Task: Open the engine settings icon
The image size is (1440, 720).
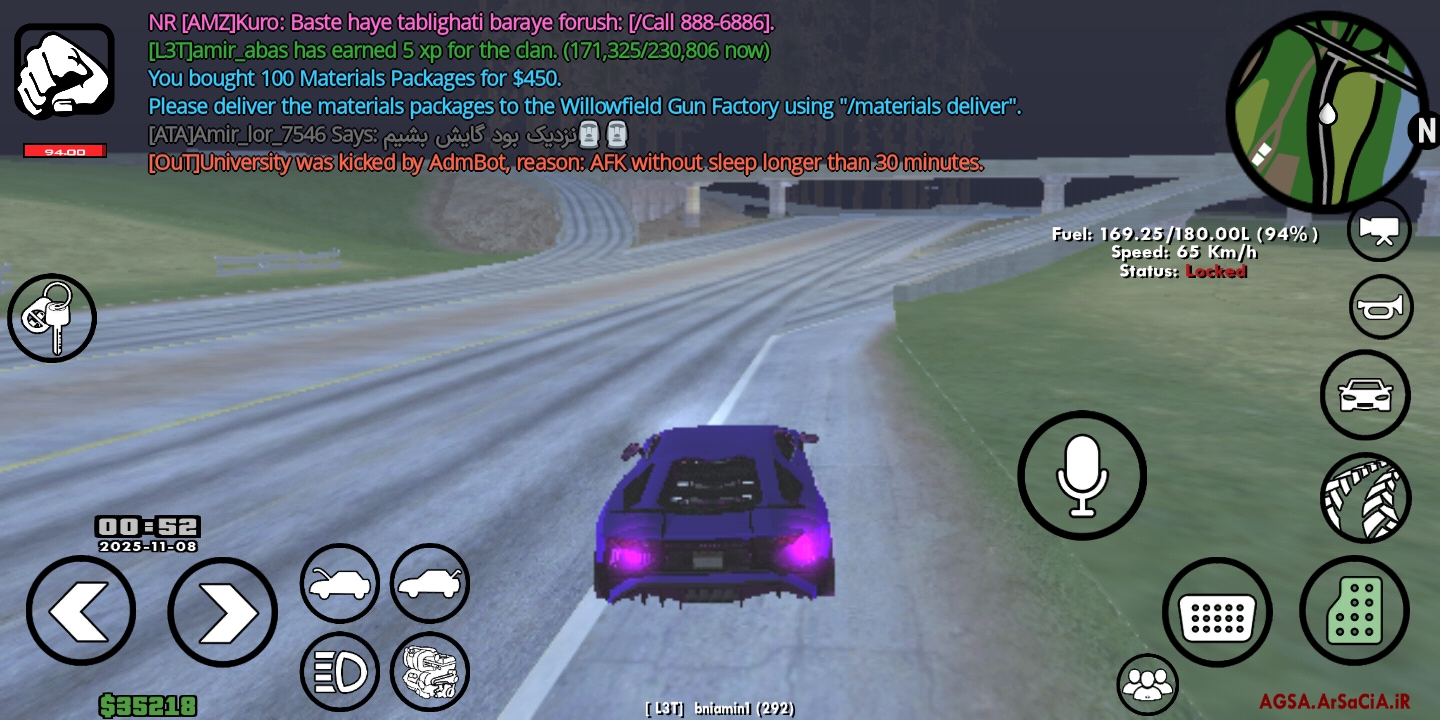Action: (x=429, y=671)
